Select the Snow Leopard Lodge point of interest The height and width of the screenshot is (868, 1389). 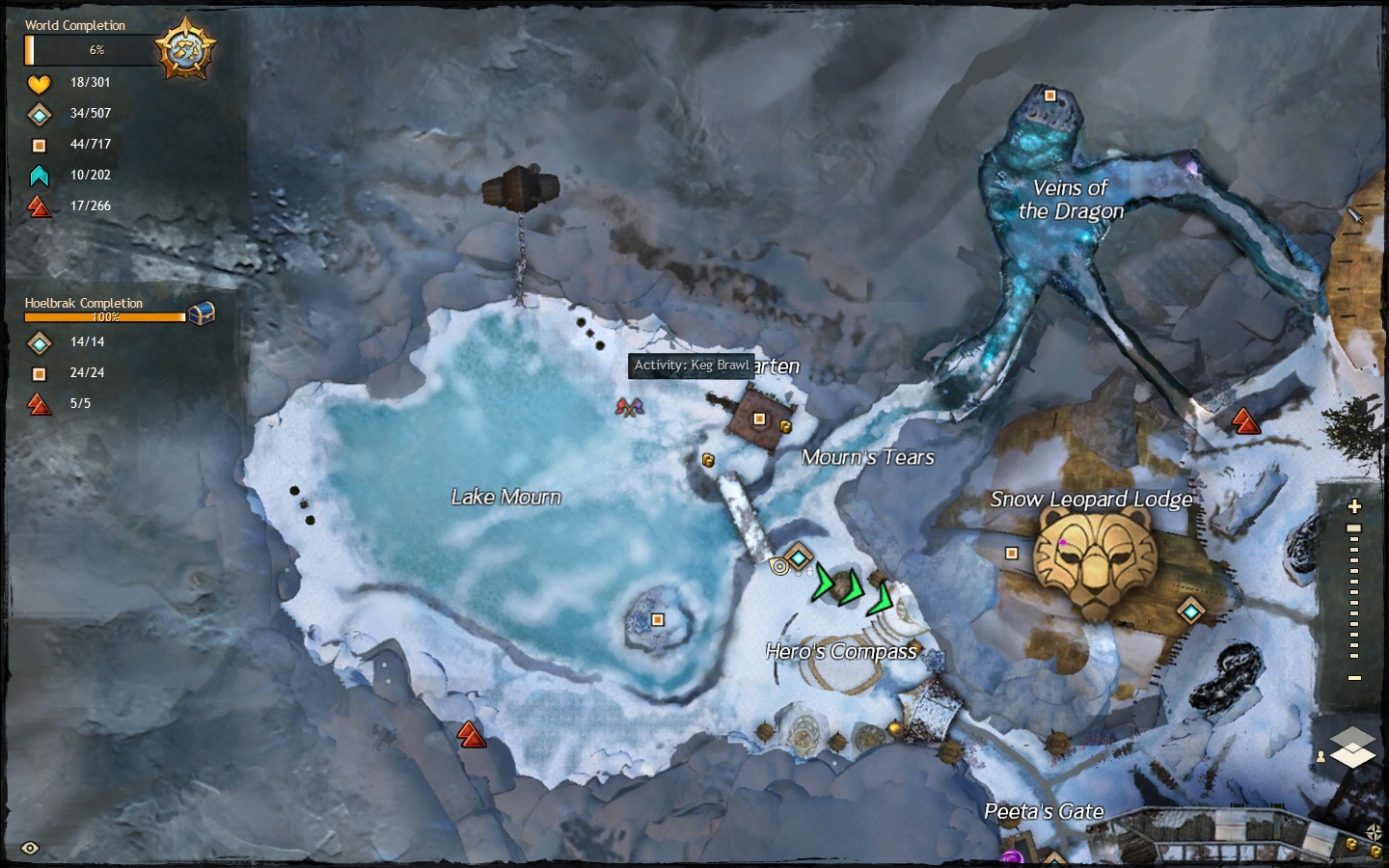point(1012,553)
